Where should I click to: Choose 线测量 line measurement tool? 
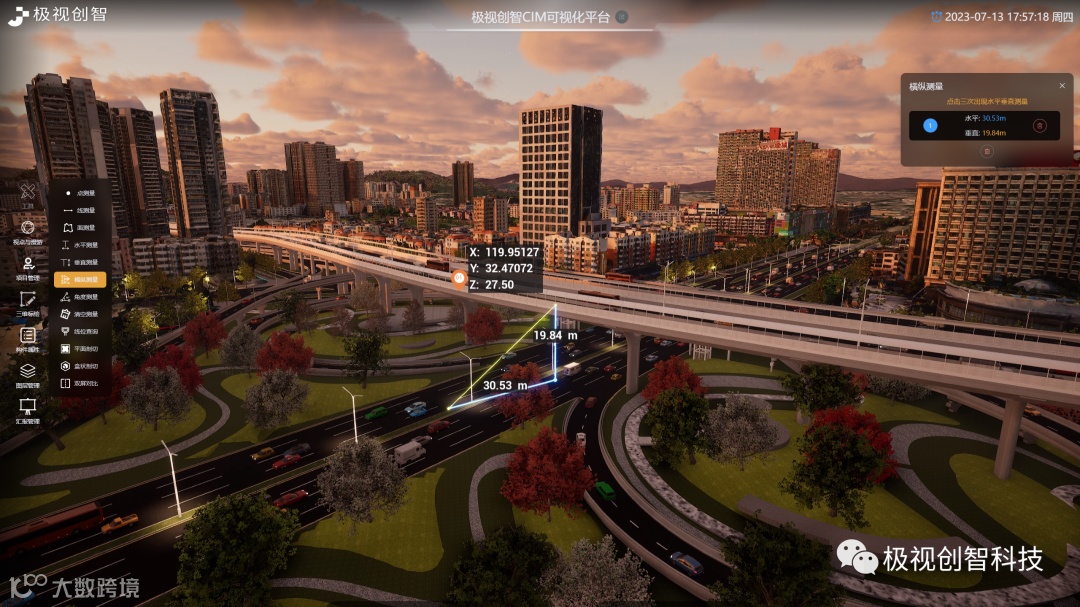pos(80,210)
